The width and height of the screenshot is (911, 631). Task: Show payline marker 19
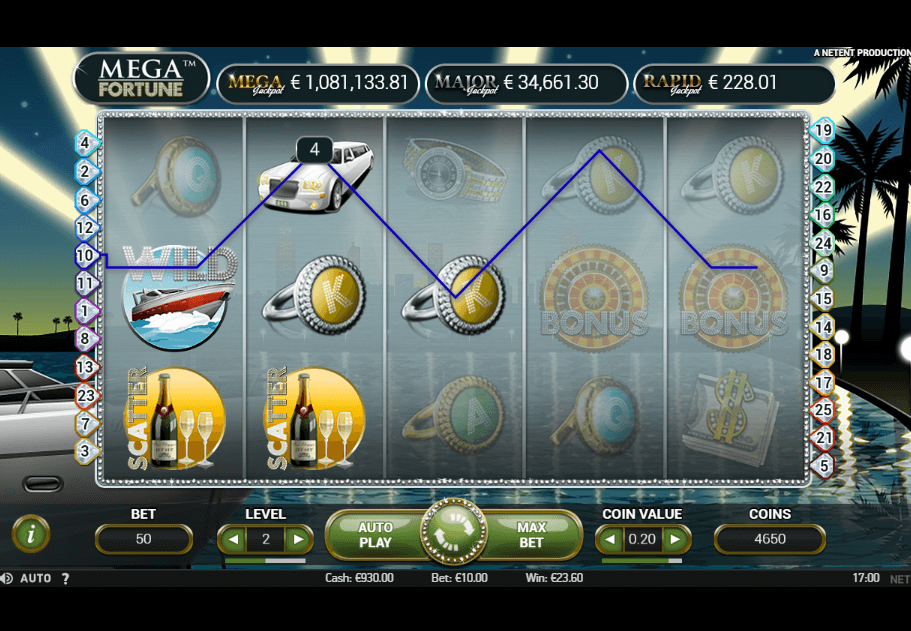pyautogui.click(x=824, y=130)
